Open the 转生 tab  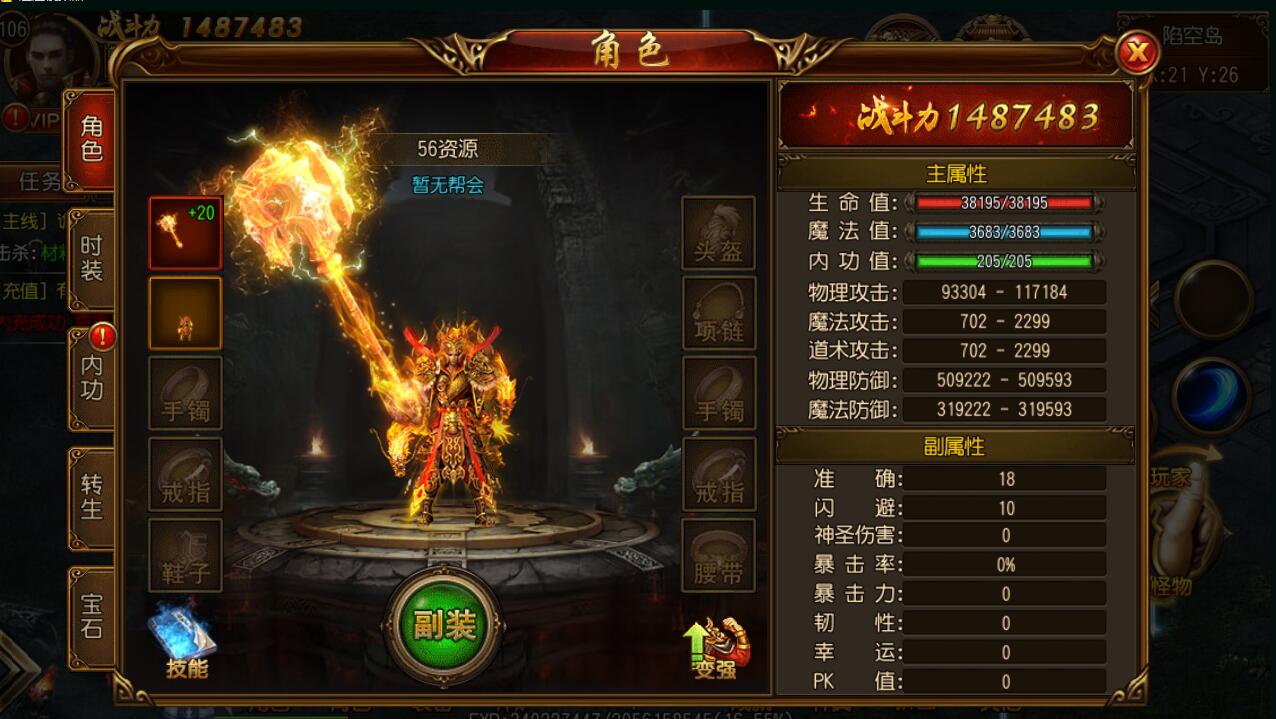[x=91, y=497]
